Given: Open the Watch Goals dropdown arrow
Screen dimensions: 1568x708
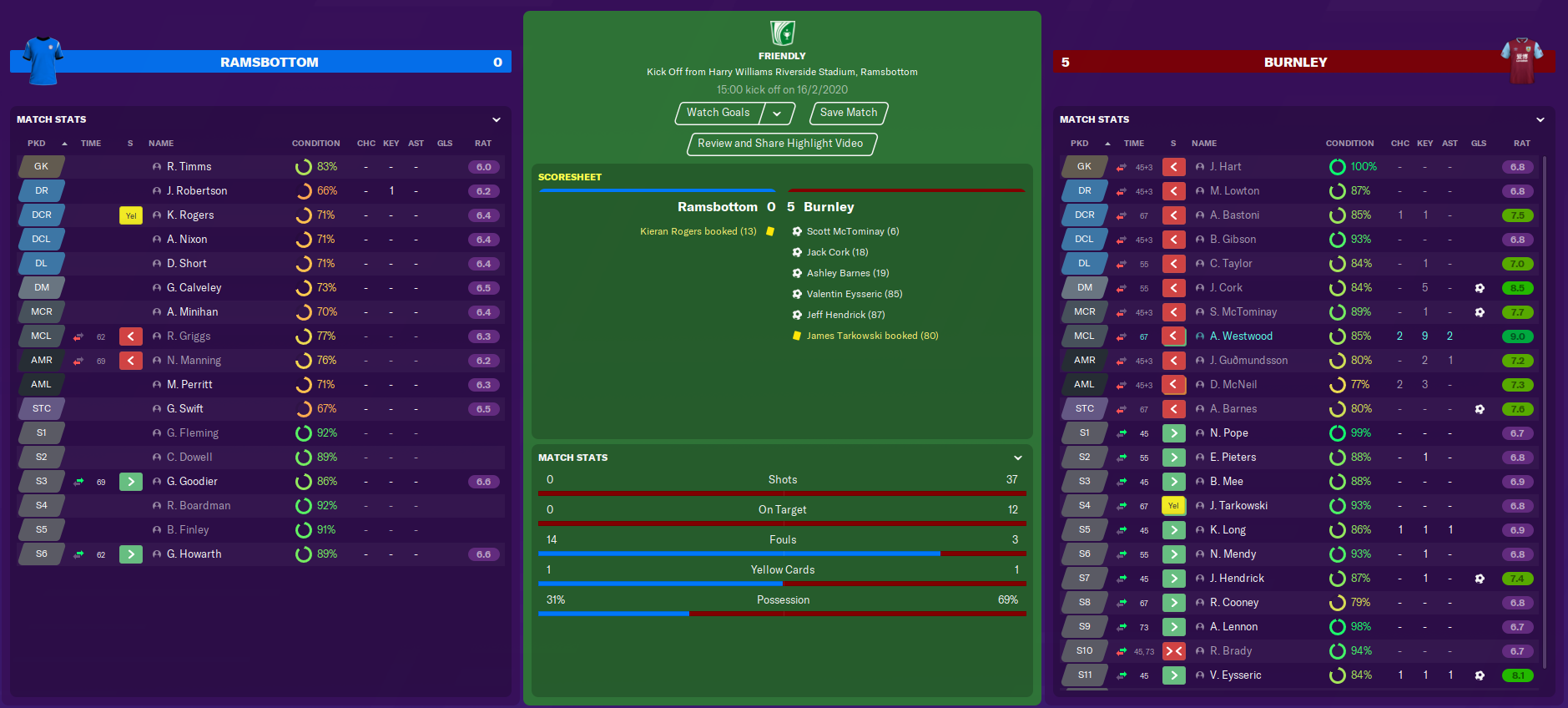Looking at the screenshot, I should 777,114.
